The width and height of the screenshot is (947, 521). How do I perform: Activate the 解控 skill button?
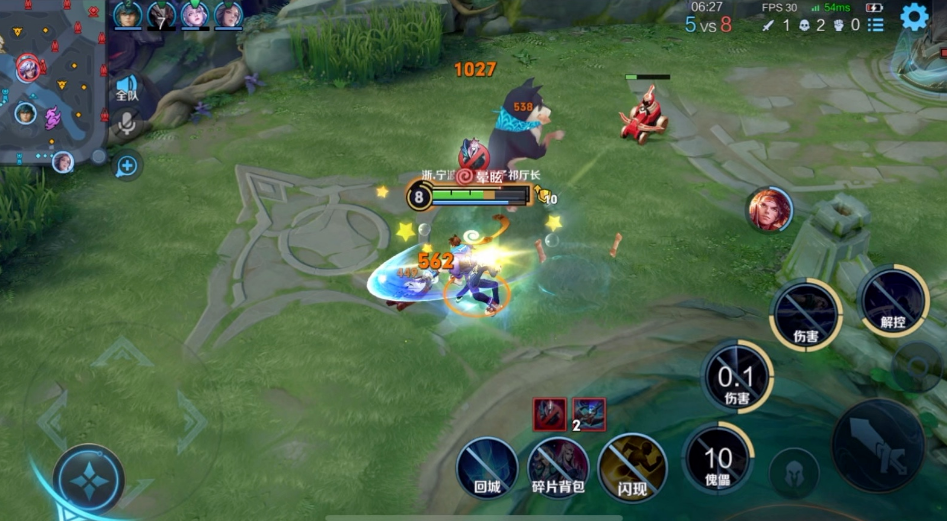[892, 302]
